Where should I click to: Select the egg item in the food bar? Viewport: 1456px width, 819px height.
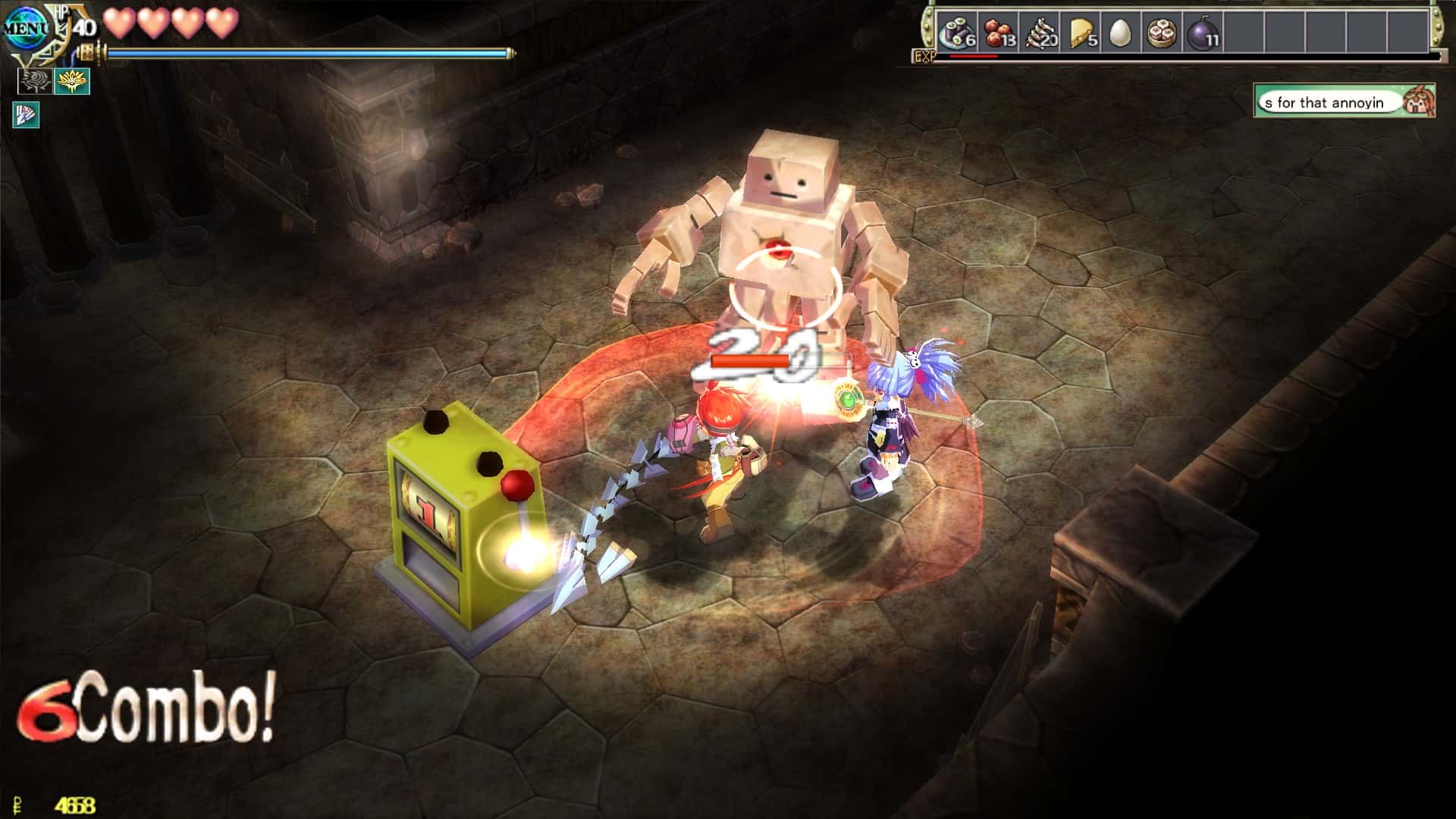click(1122, 32)
